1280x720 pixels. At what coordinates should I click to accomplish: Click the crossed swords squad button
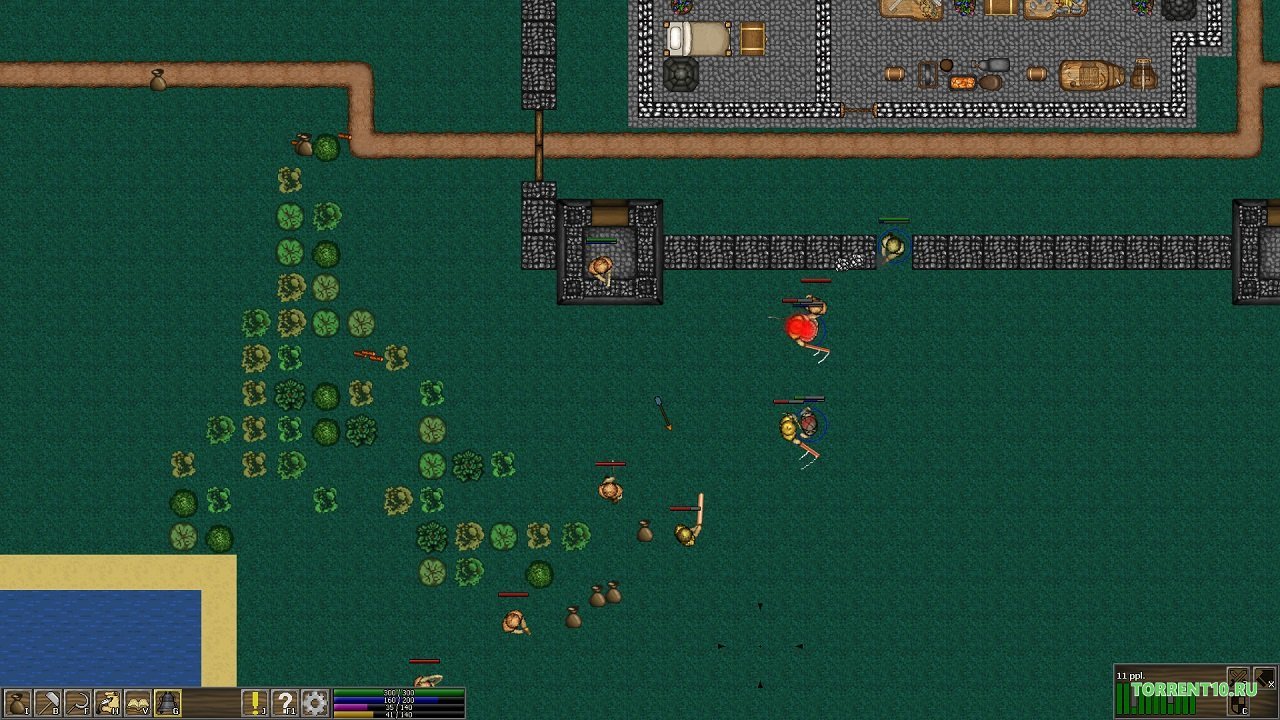pos(1239,677)
